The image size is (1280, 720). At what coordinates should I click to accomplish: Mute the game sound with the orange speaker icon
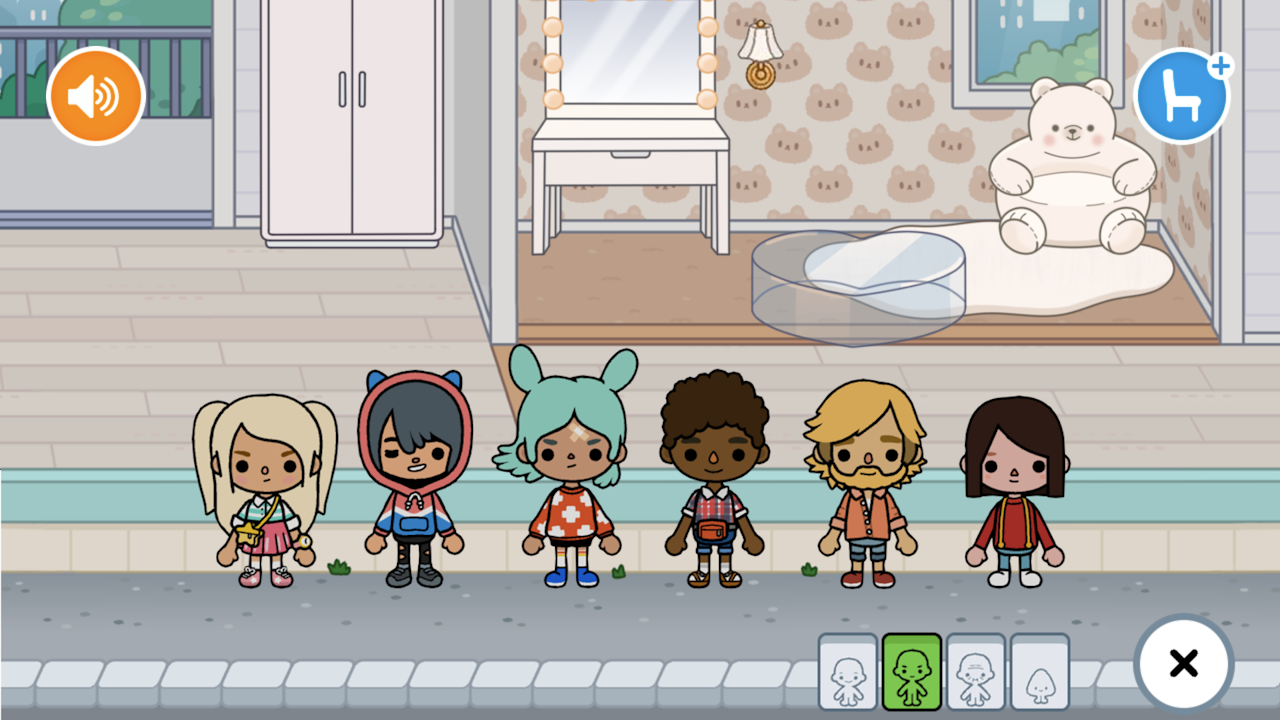coord(96,95)
